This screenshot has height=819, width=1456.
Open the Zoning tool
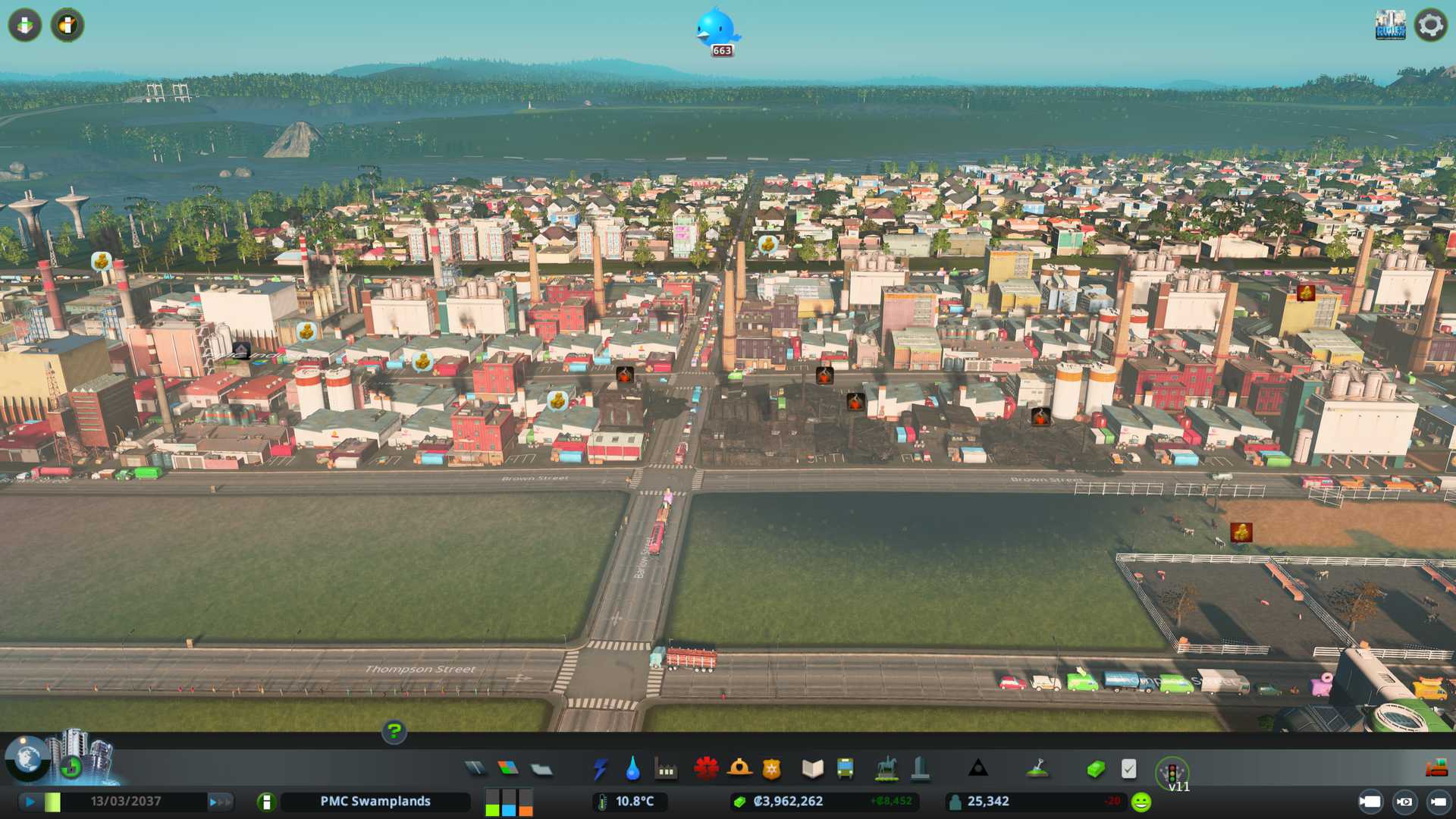pos(508,769)
